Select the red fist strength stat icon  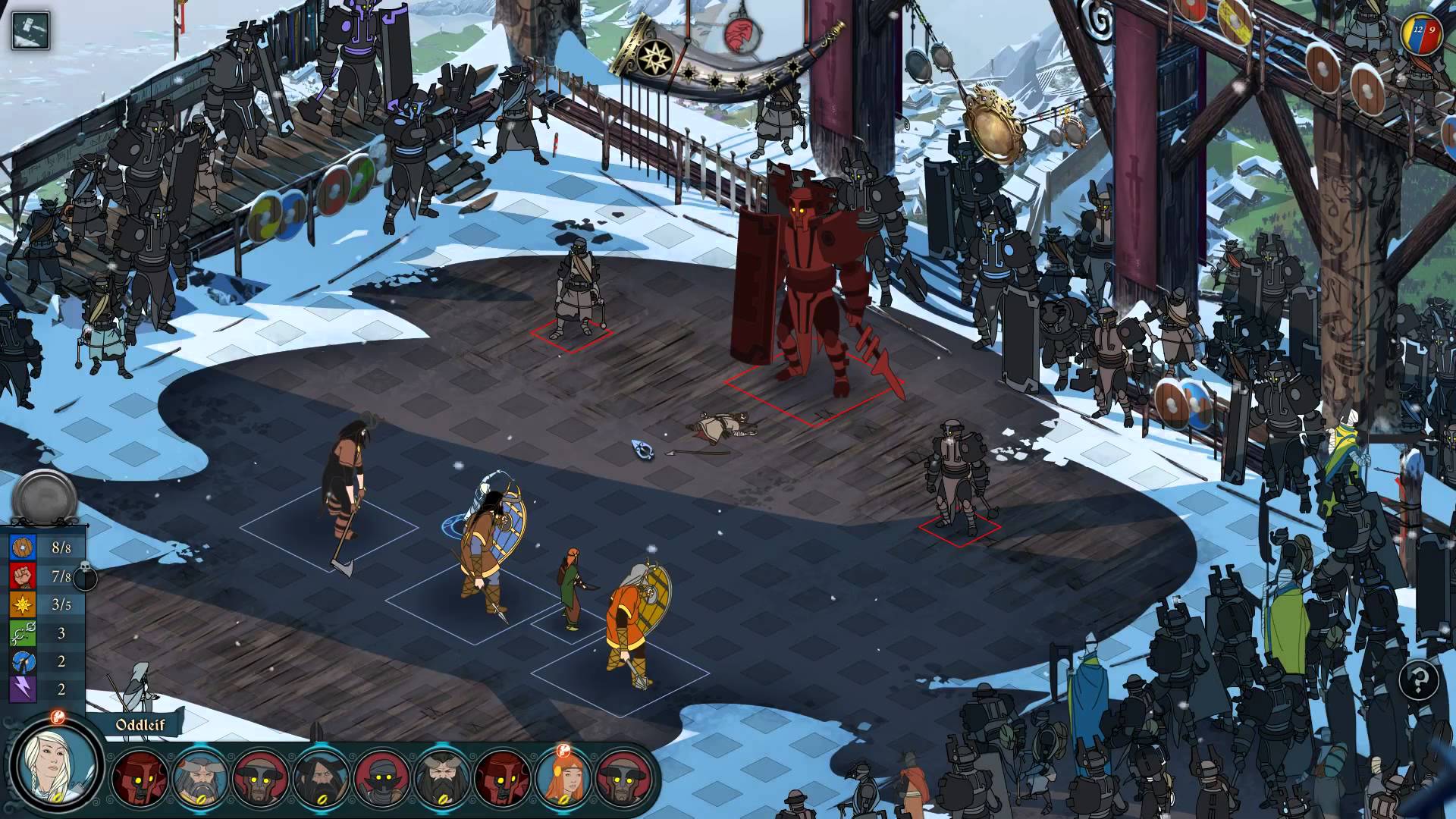[x=23, y=576]
